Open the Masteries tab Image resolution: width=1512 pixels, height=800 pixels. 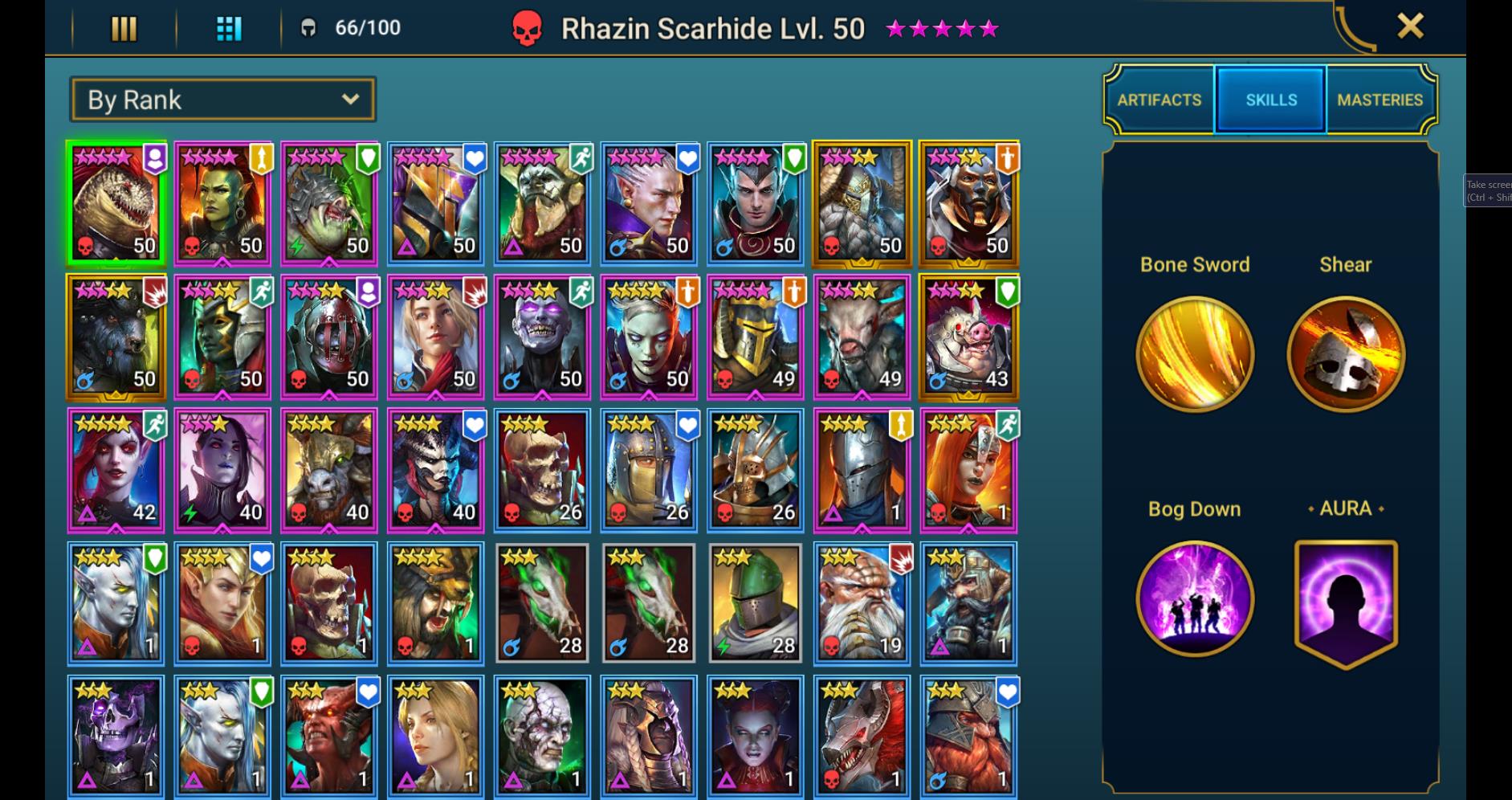(x=1380, y=100)
